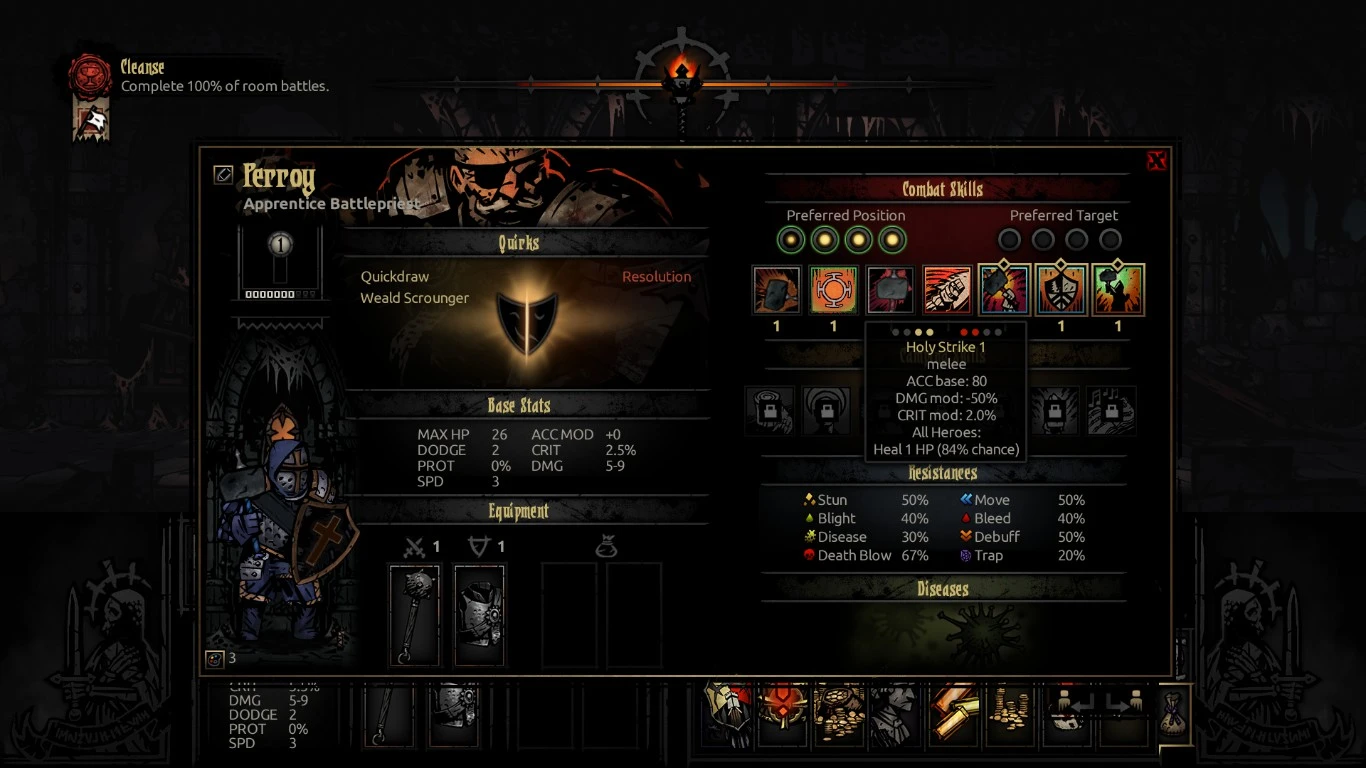Click the rename pencil beside Perroy's name
Screen dimensions: 1366x768
click(223, 175)
